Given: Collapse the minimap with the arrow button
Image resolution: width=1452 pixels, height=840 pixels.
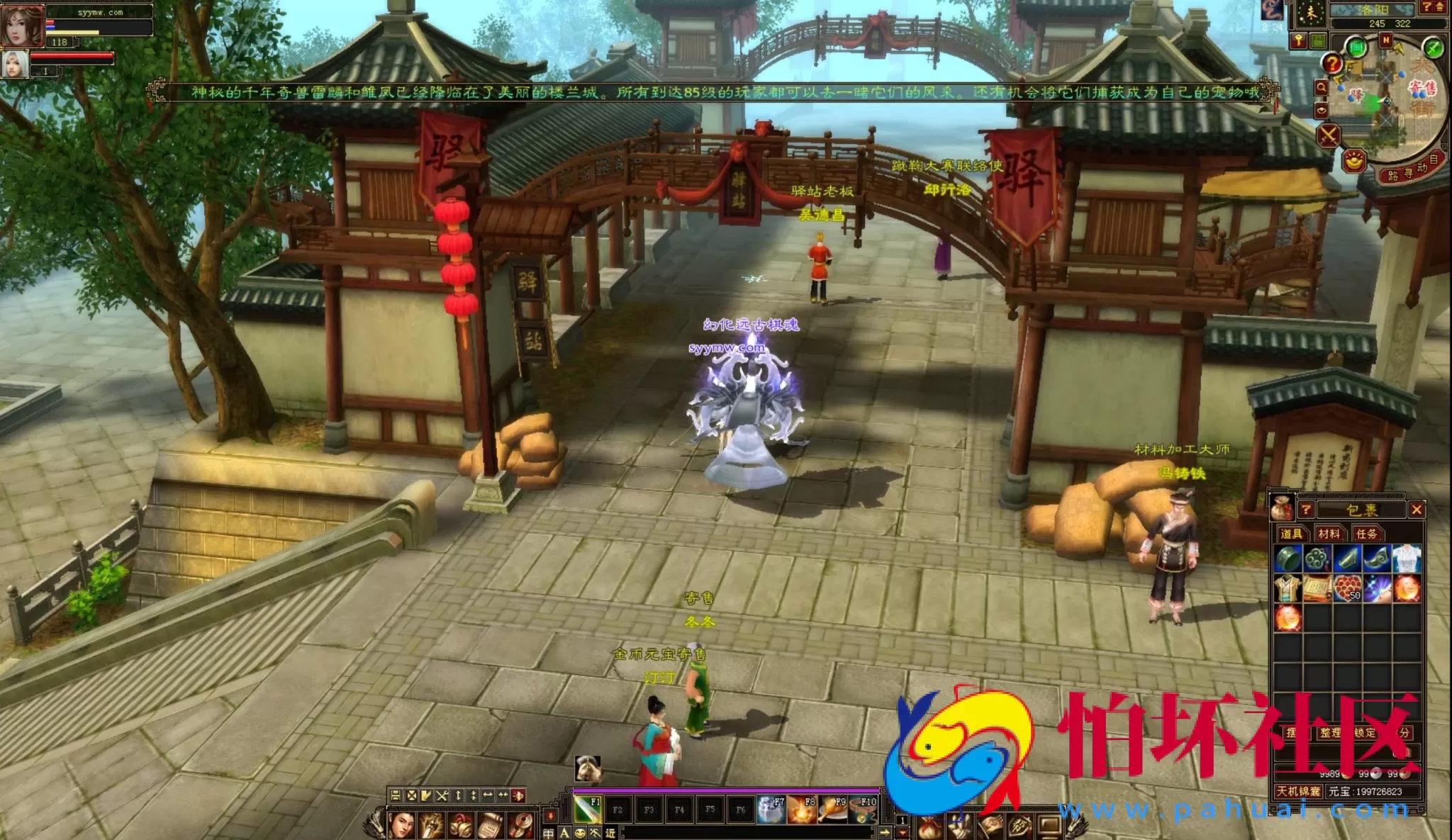Looking at the screenshot, I should [x=1439, y=7].
